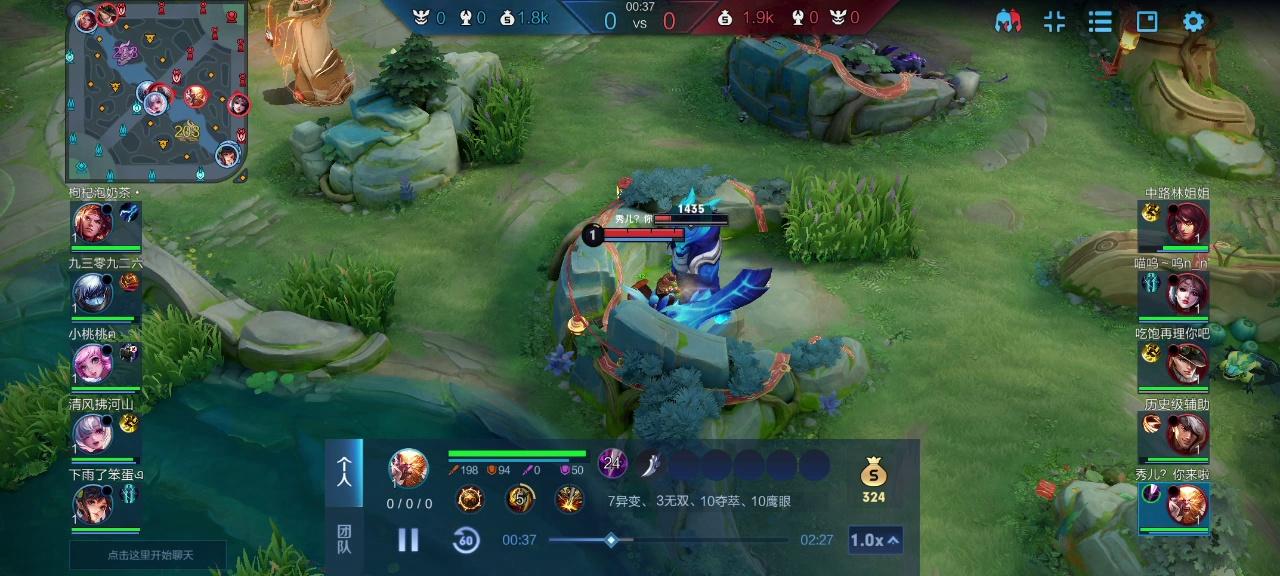Screen dimensions: 1280x576
Task: Toggle the collapse-arrows view icon
Action: (1054, 22)
